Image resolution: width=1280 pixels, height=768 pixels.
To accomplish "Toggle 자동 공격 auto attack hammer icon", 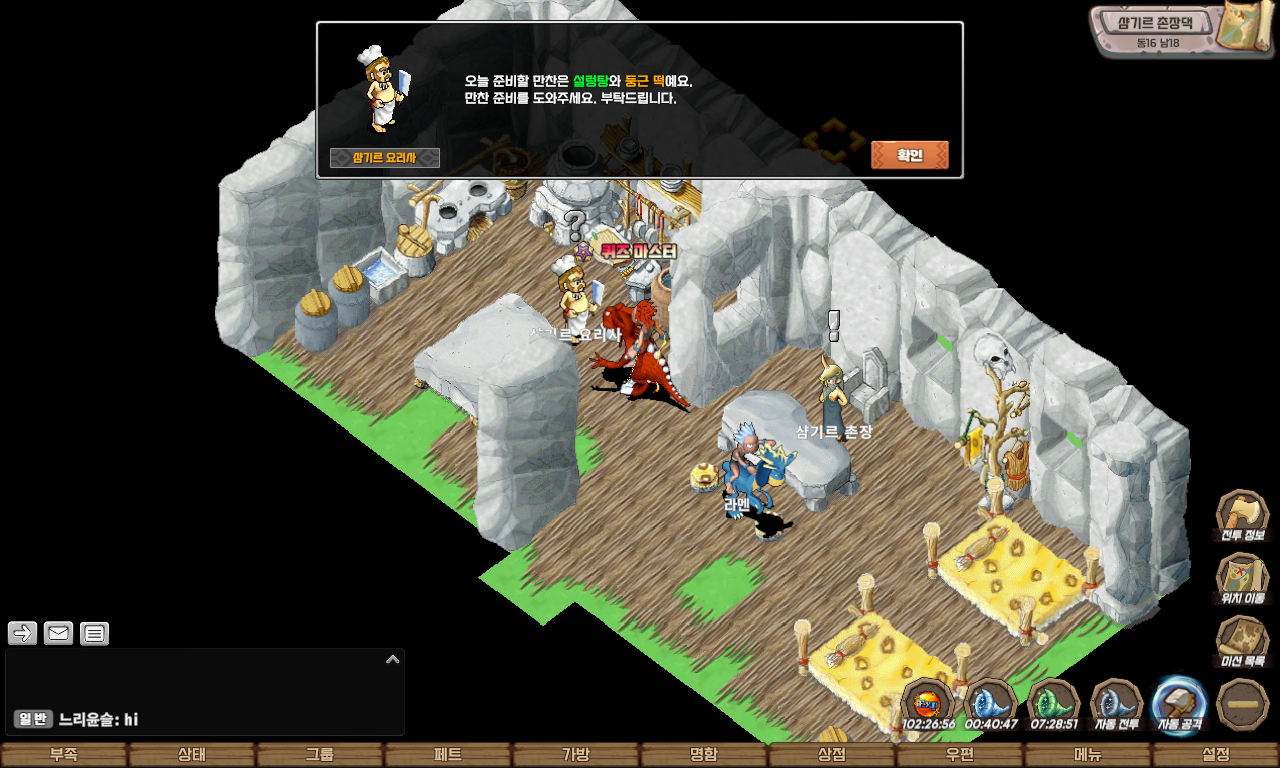I will click(x=1180, y=704).
